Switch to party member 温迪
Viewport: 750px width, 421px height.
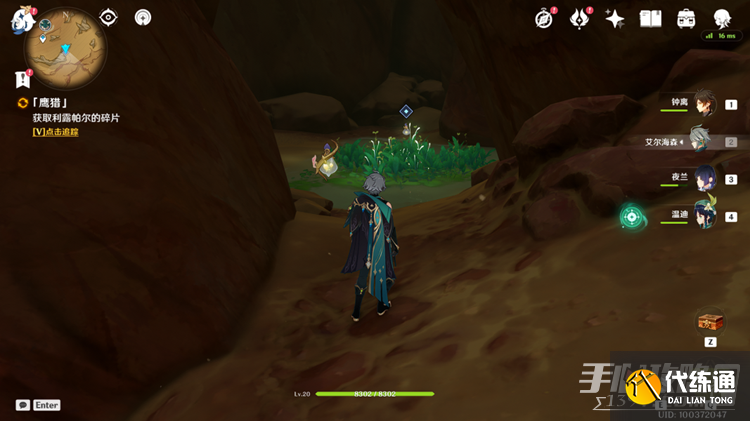coord(706,215)
